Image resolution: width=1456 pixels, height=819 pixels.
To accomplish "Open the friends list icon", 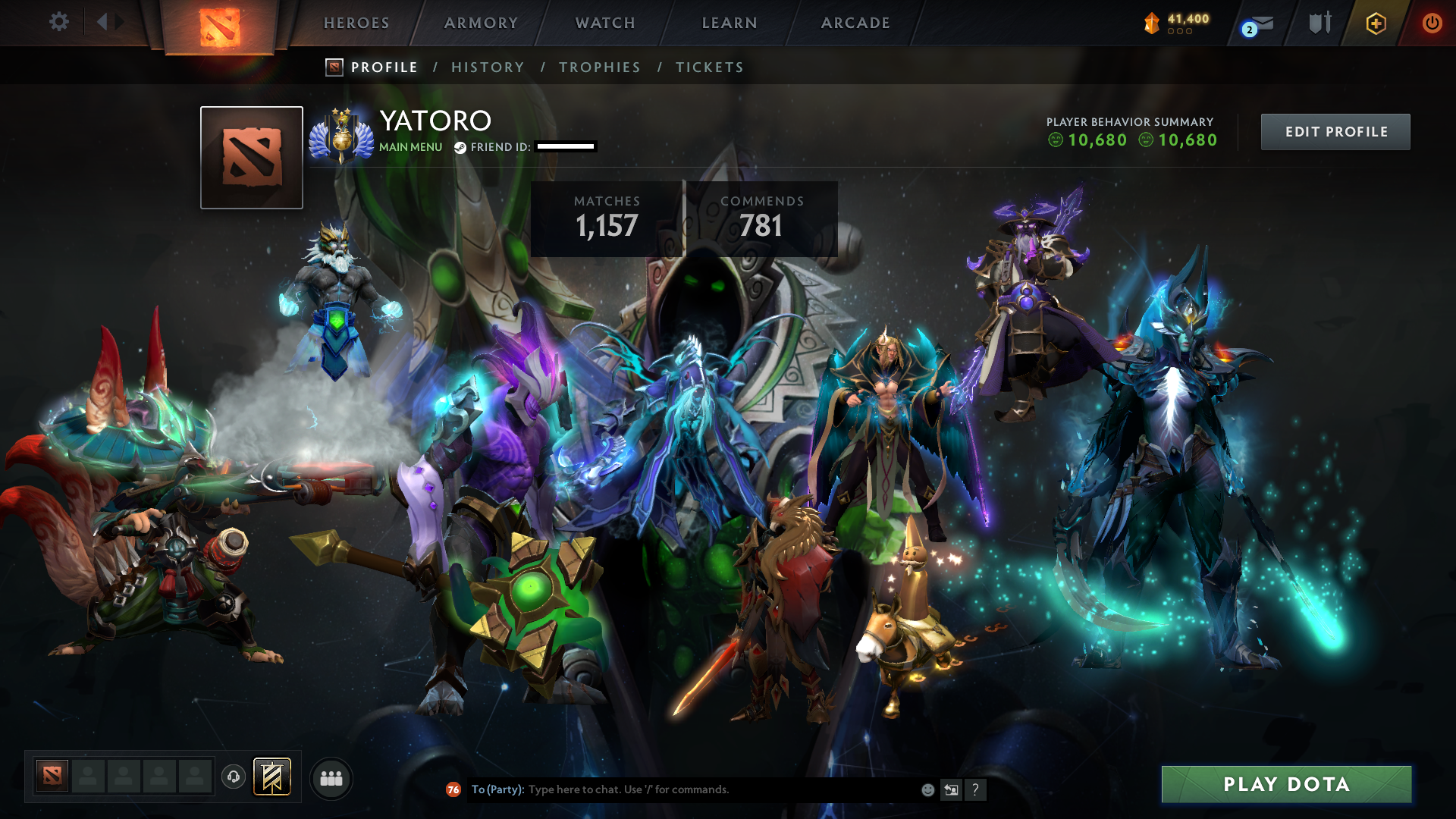I will (331, 777).
